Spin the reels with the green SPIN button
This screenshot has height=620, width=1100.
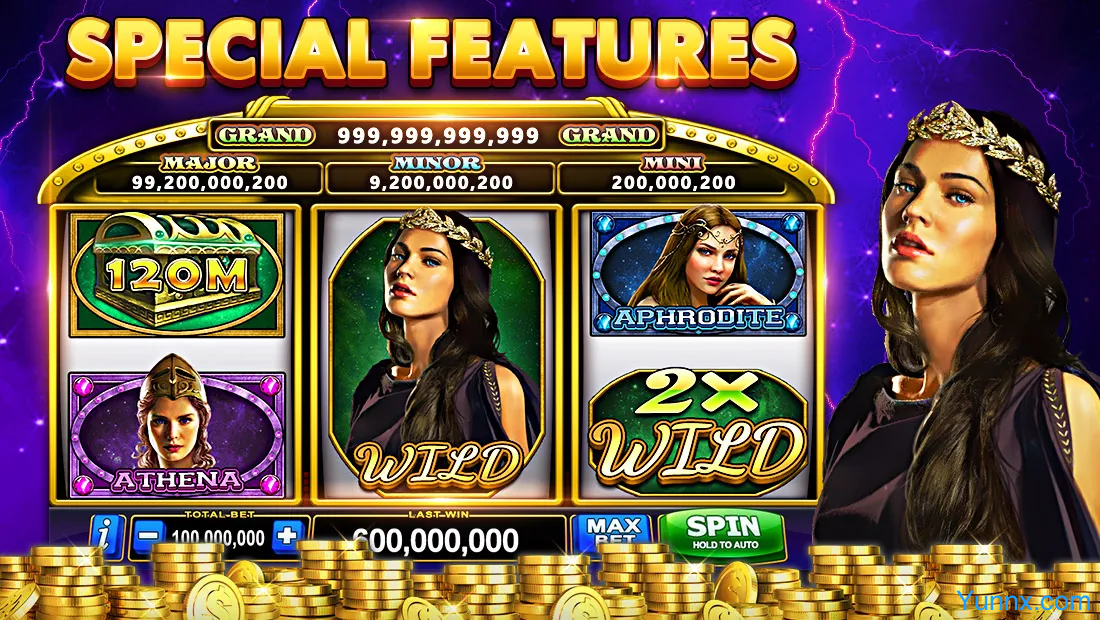(x=722, y=530)
